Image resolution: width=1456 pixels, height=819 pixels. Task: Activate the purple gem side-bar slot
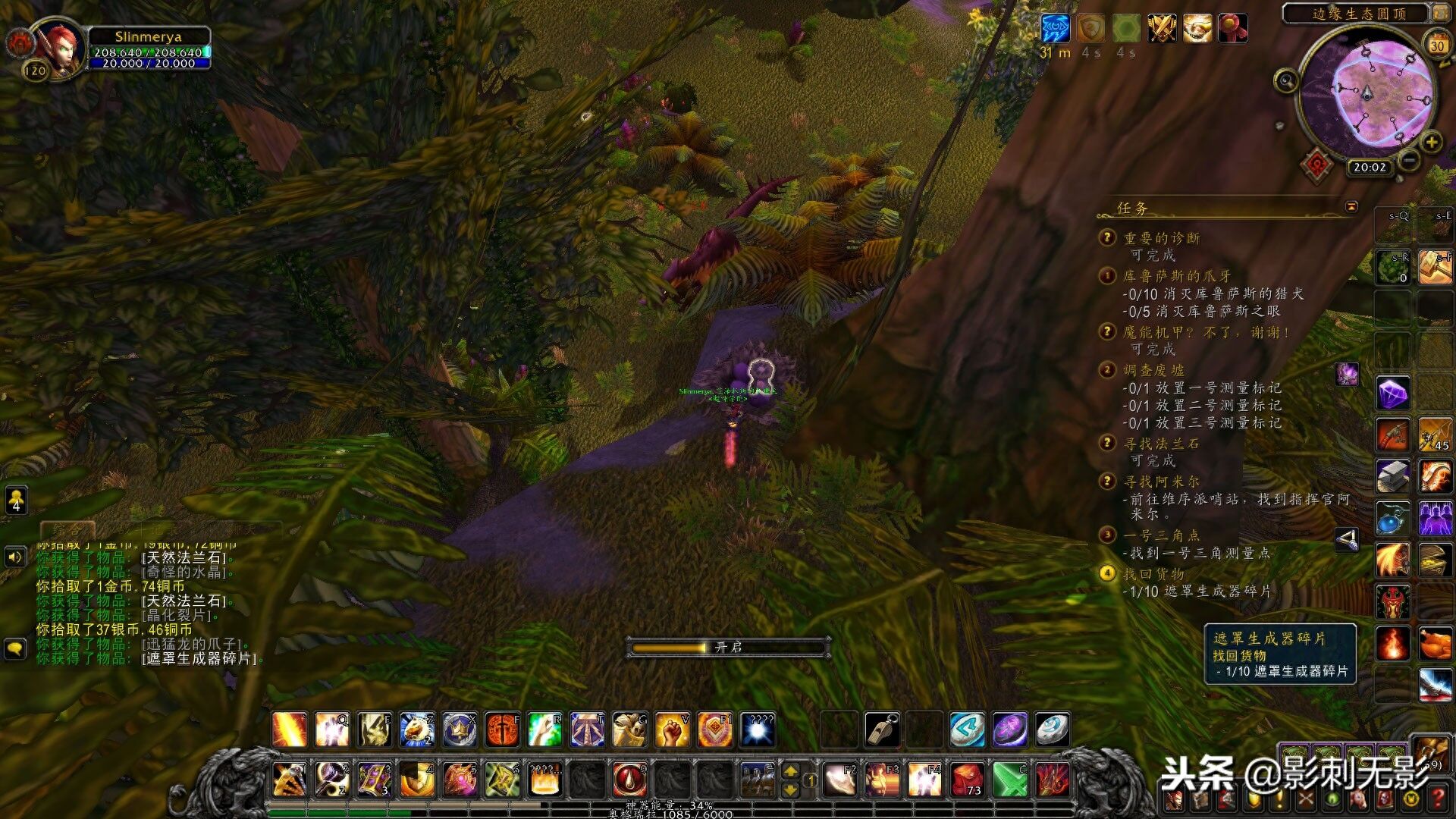pos(1392,394)
